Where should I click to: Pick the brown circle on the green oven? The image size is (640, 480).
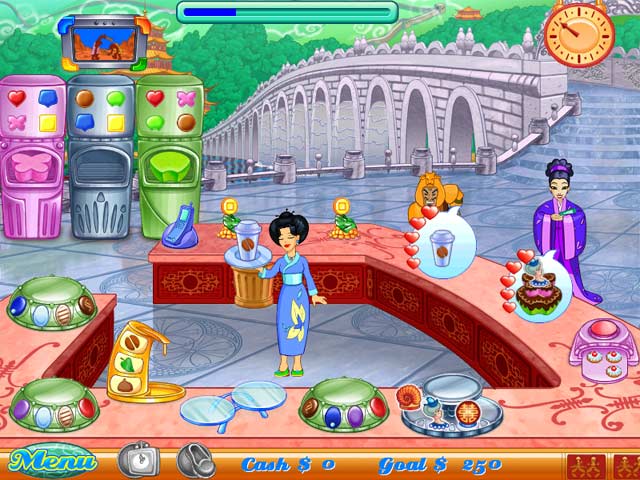(x=185, y=122)
